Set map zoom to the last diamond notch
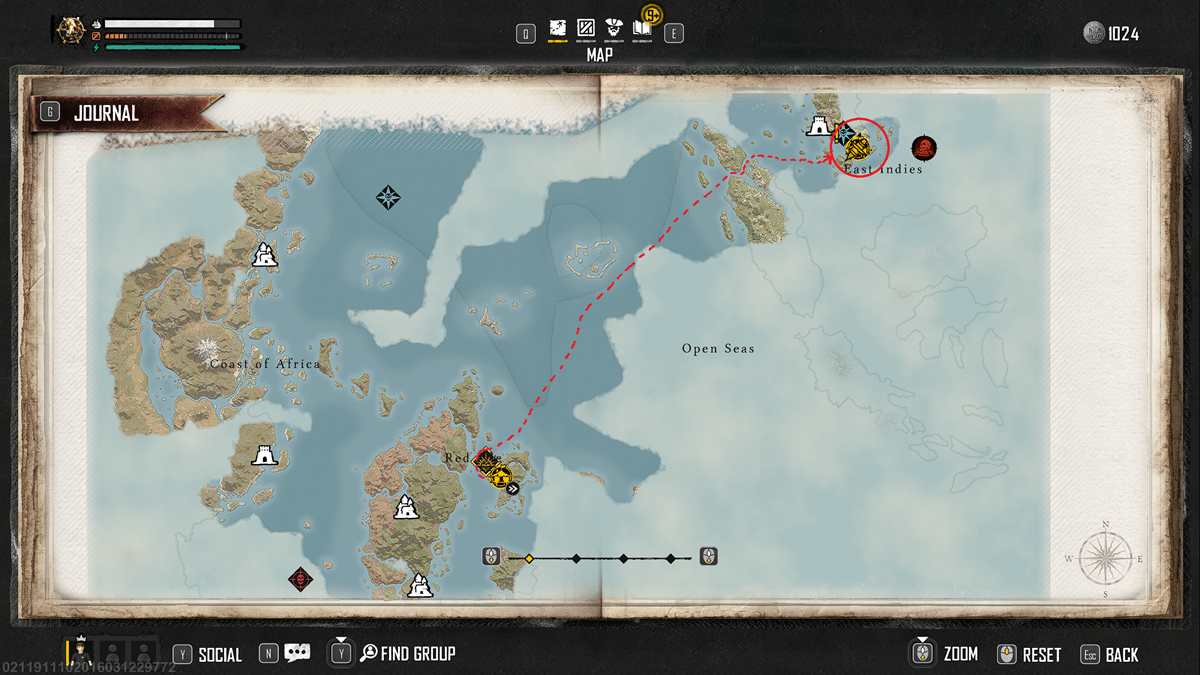The image size is (1200, 675). [x=671, y=558]
